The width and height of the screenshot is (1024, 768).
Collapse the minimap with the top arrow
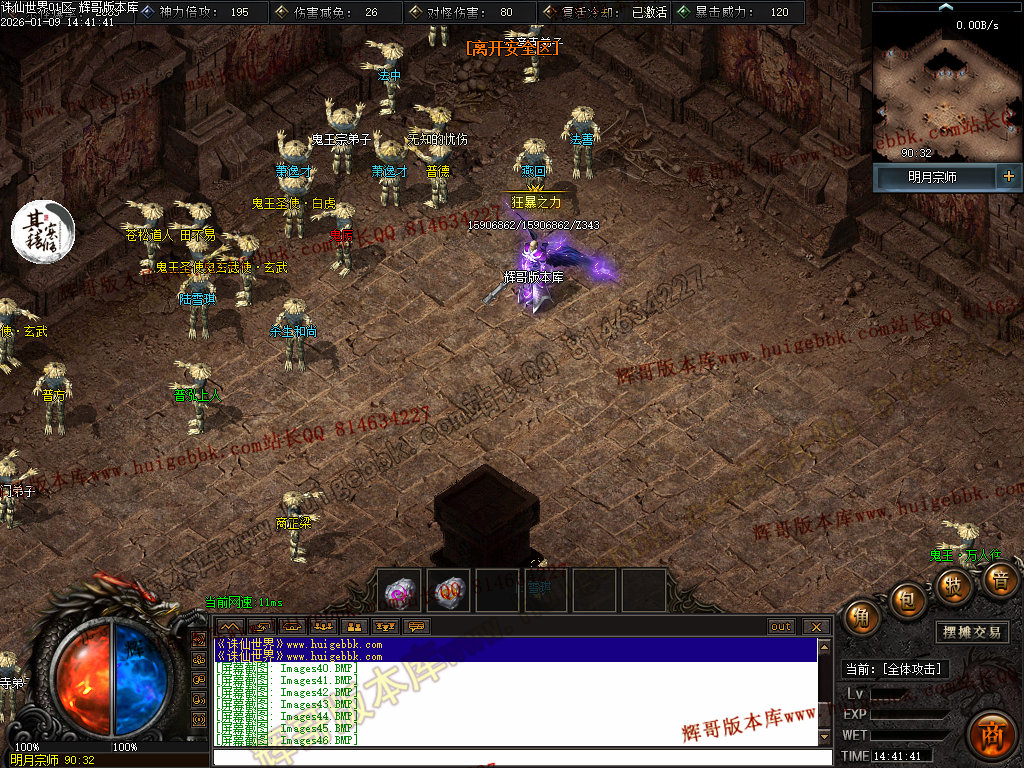click(x=946, y=7)
